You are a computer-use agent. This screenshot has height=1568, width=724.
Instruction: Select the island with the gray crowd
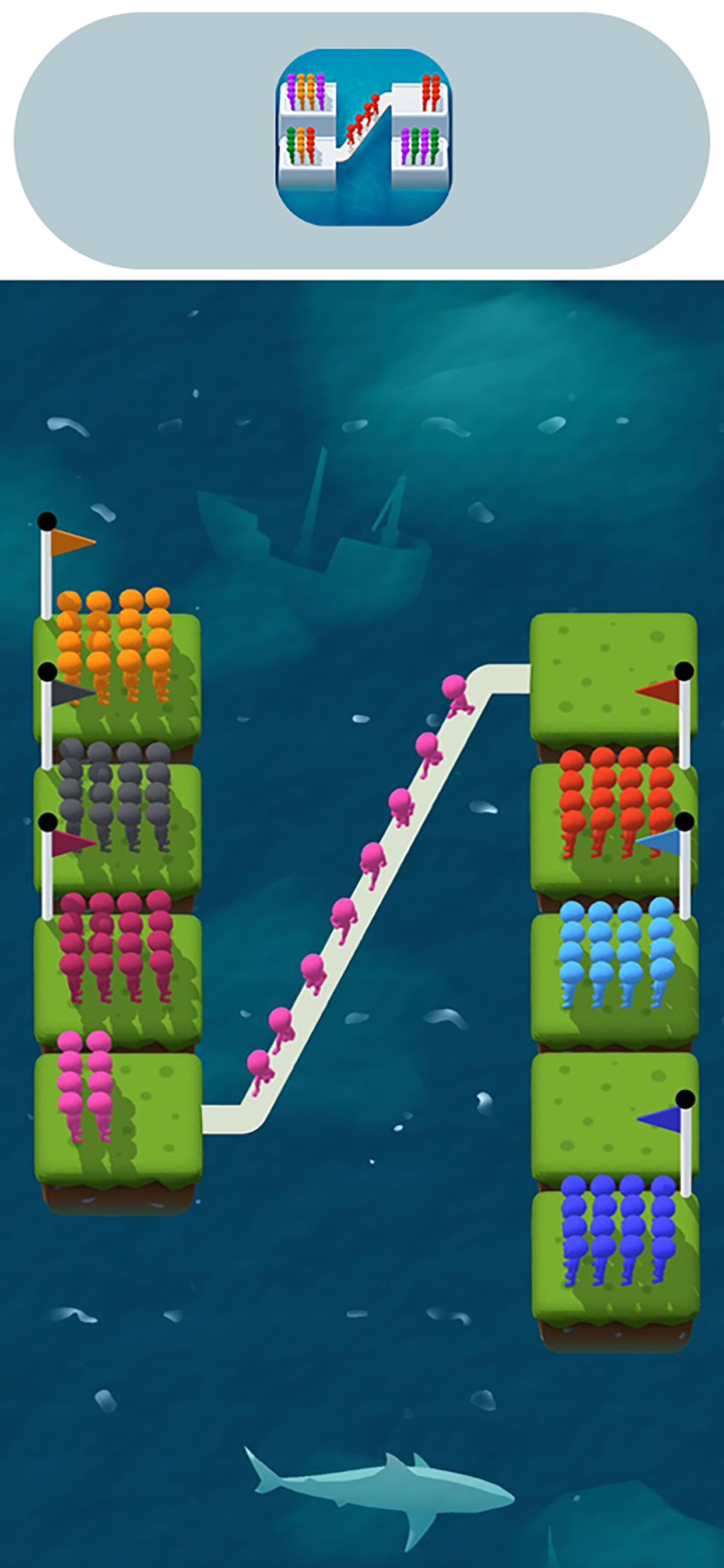click(117, 828)
